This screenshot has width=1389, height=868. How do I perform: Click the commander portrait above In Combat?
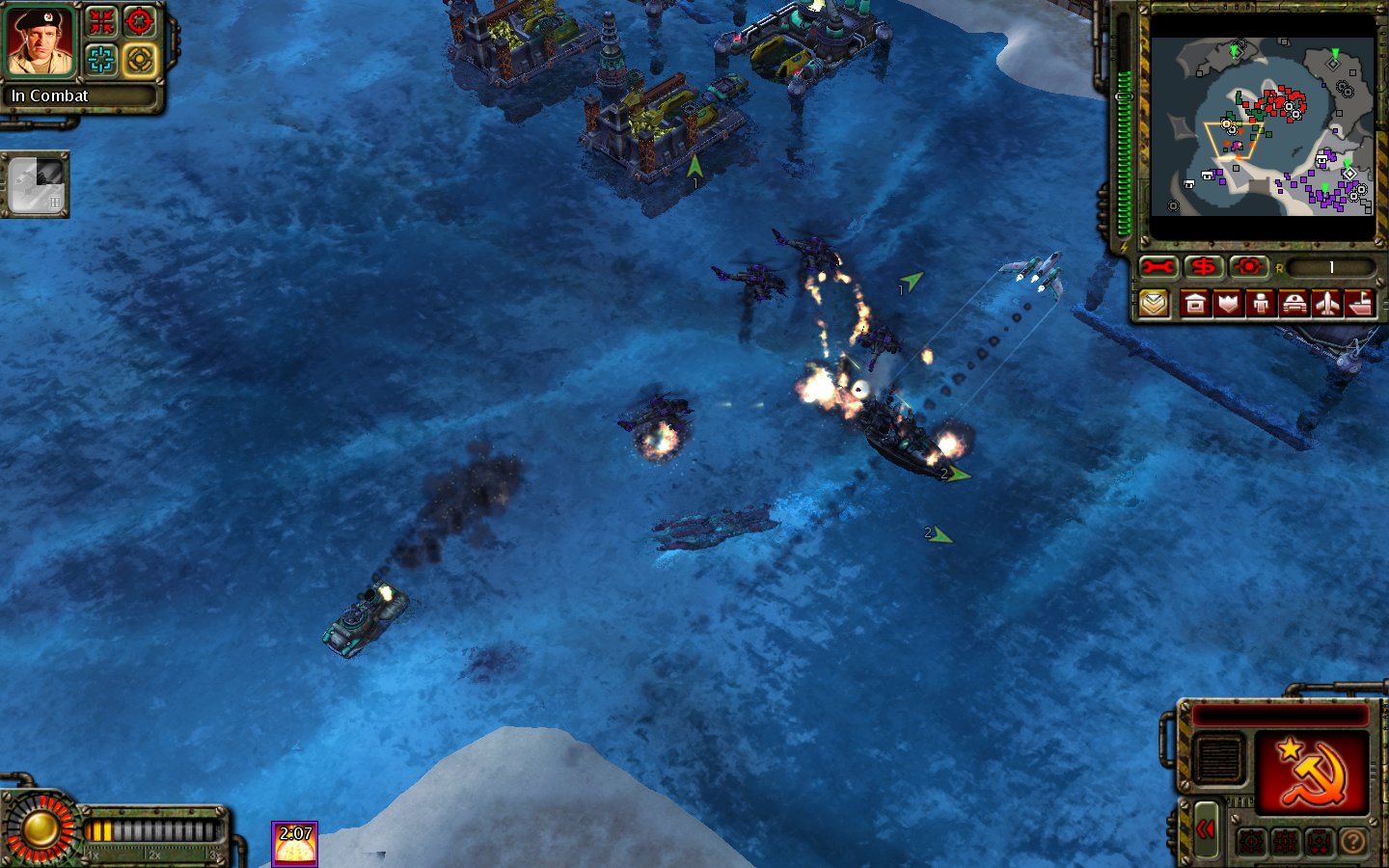[x=40, y=43]
